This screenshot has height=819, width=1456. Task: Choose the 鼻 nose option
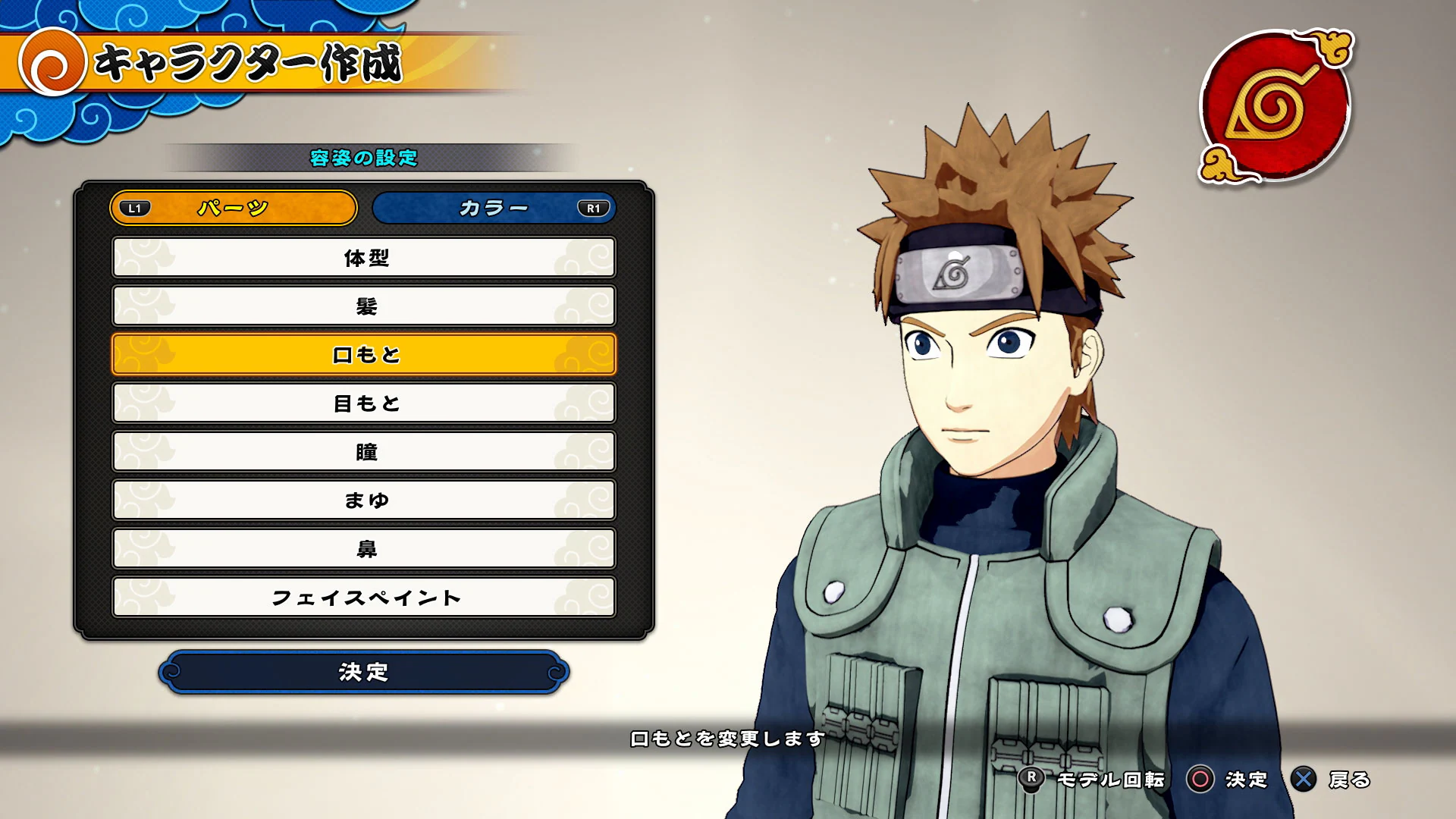pos(366,549)
